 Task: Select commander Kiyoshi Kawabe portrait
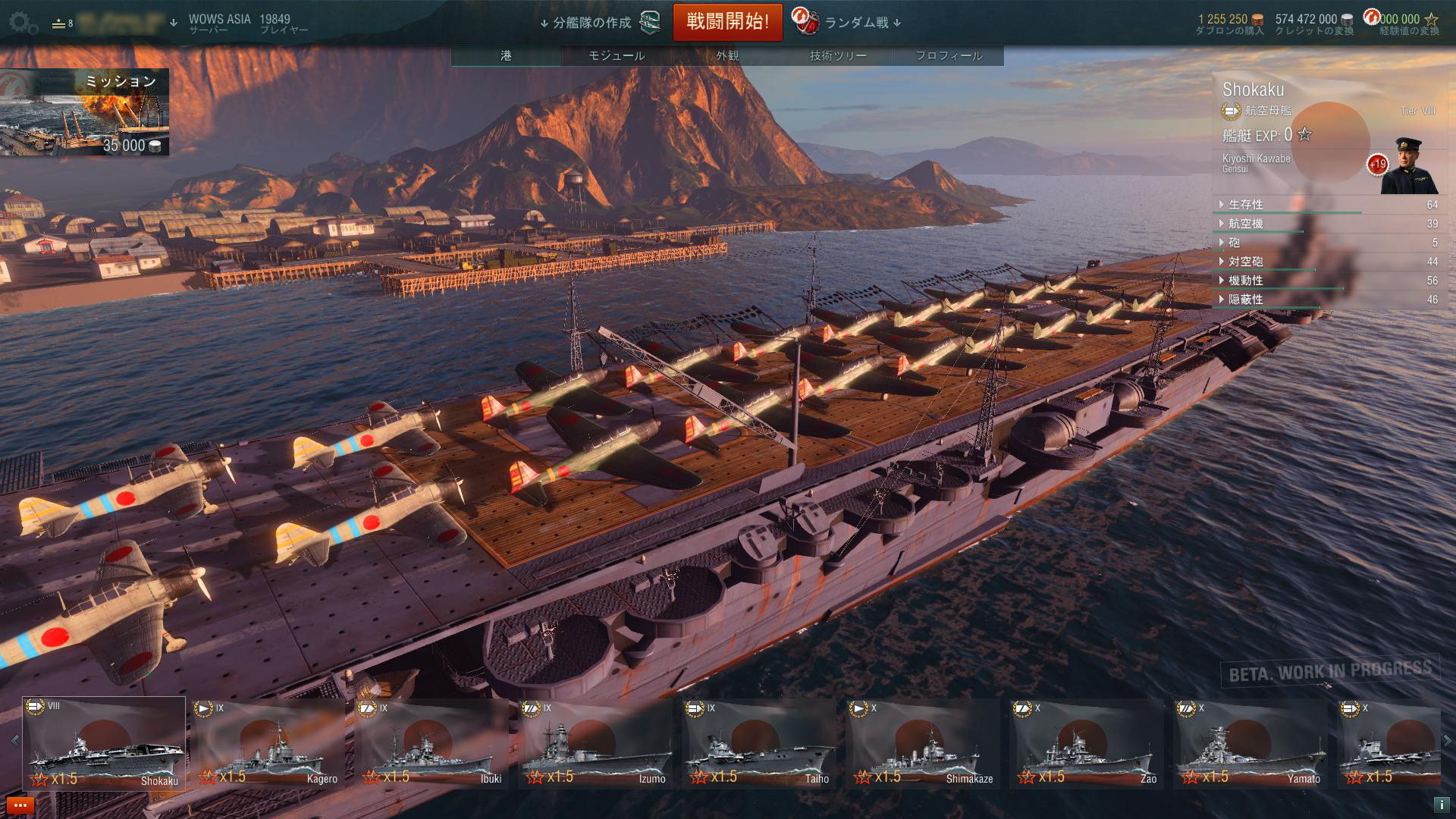(1408, 166)
